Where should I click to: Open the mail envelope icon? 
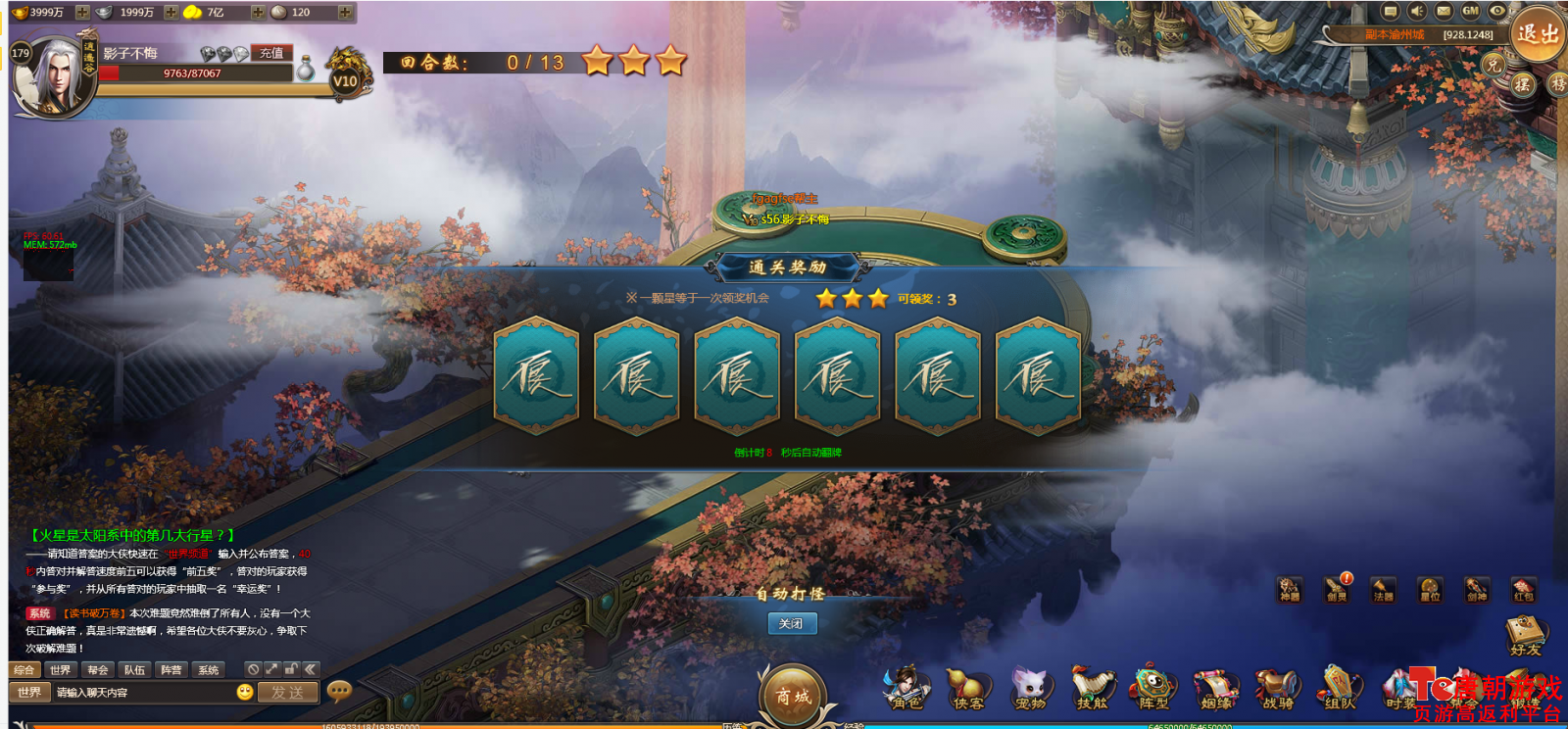pos(1444,12)
